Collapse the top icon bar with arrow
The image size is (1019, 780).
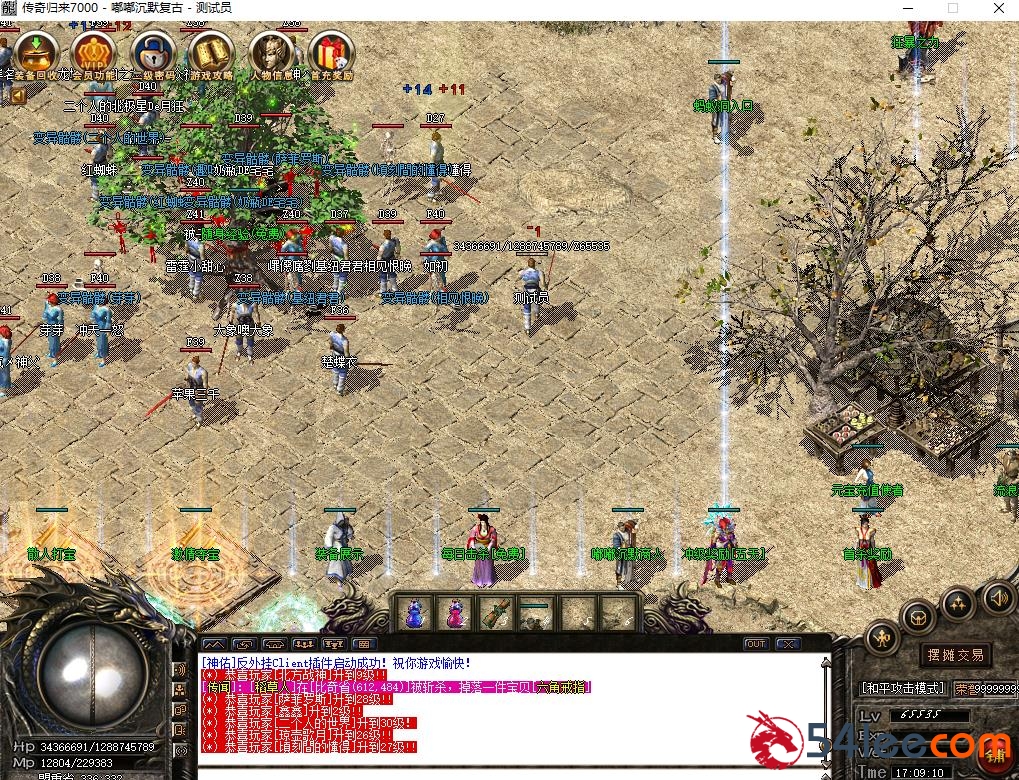(17, 96)
